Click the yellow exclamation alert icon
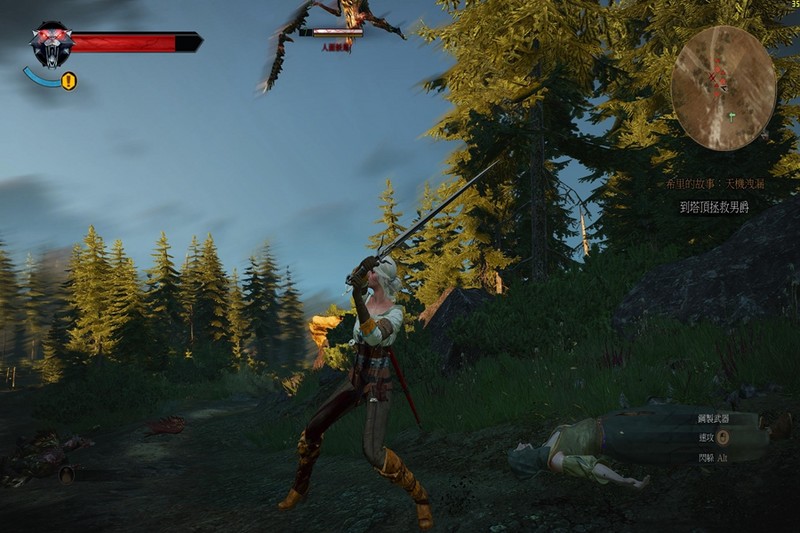Screen dimensions: 800x533 68,82
